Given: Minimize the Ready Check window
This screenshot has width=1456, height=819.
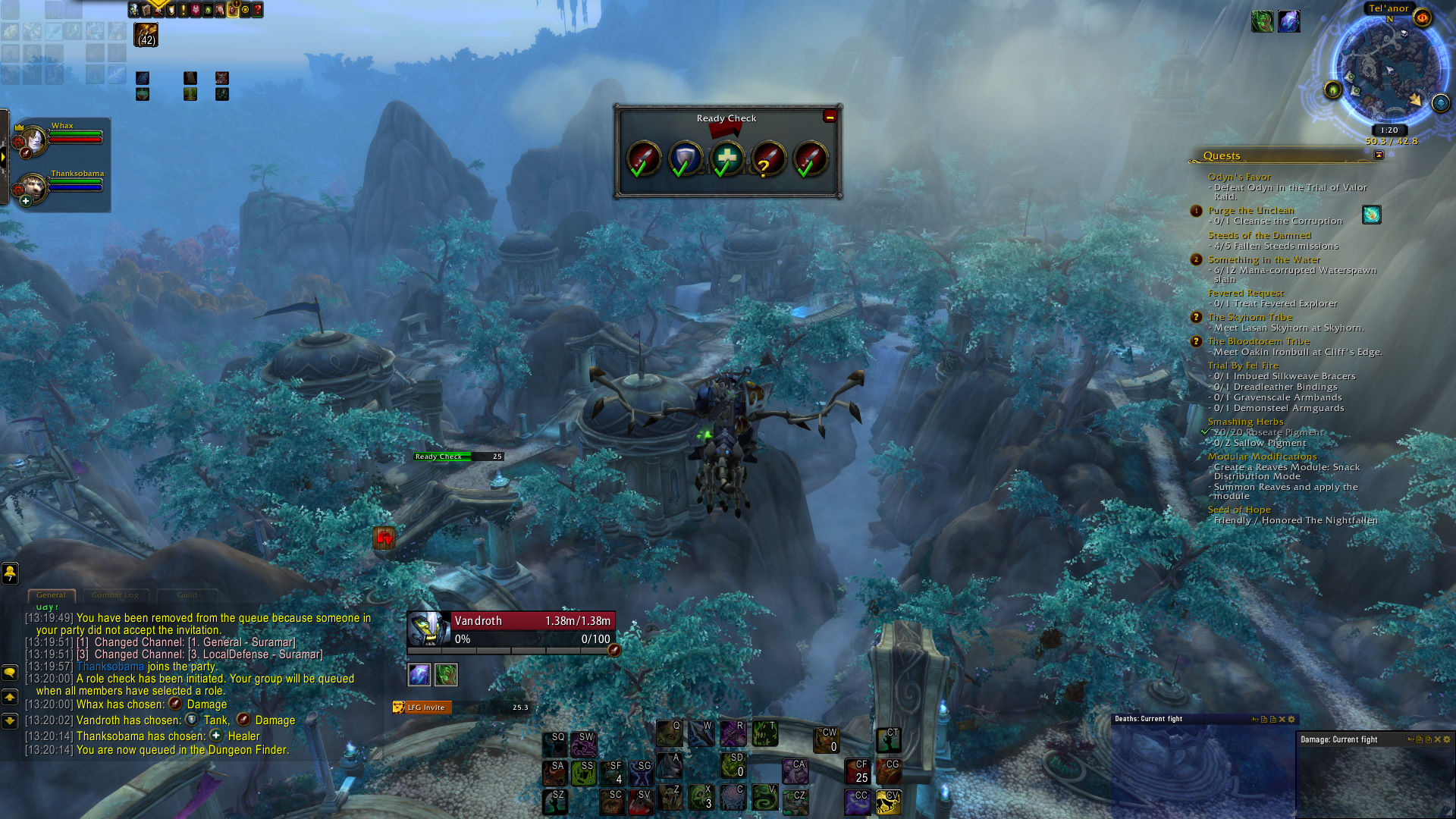Looking at the screenshot, I should pyautogui.click(x=830, y=117).
